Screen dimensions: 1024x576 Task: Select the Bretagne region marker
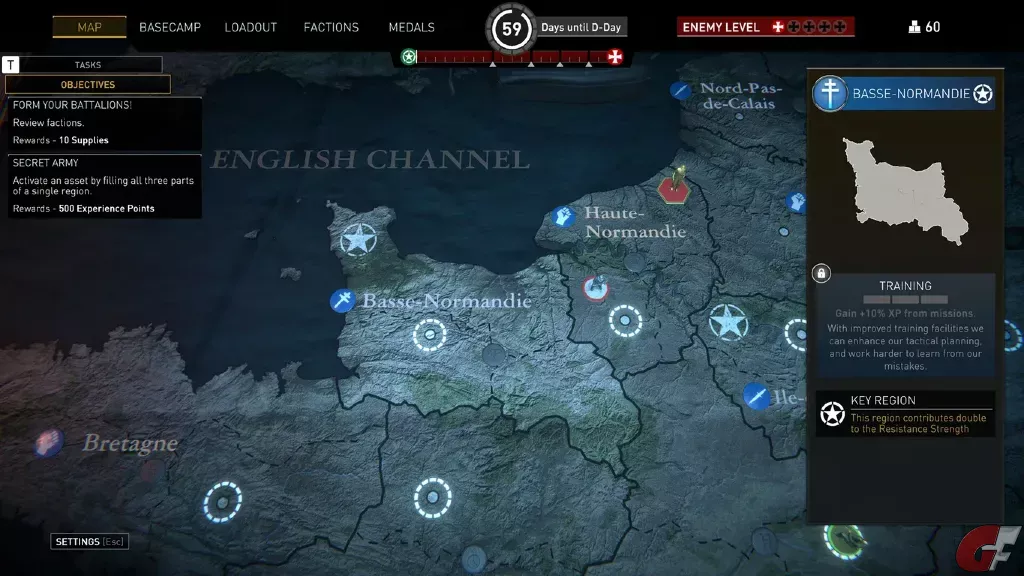pos(48,442)
